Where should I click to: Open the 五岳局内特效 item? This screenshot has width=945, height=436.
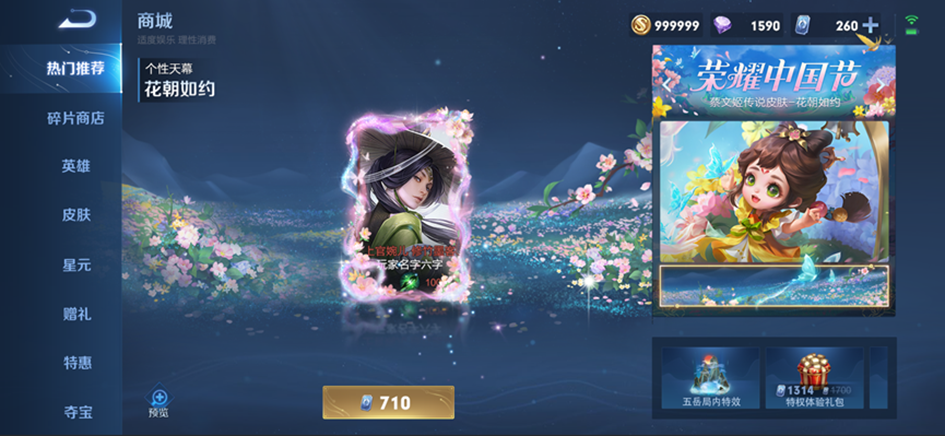(x=707, y=379)
